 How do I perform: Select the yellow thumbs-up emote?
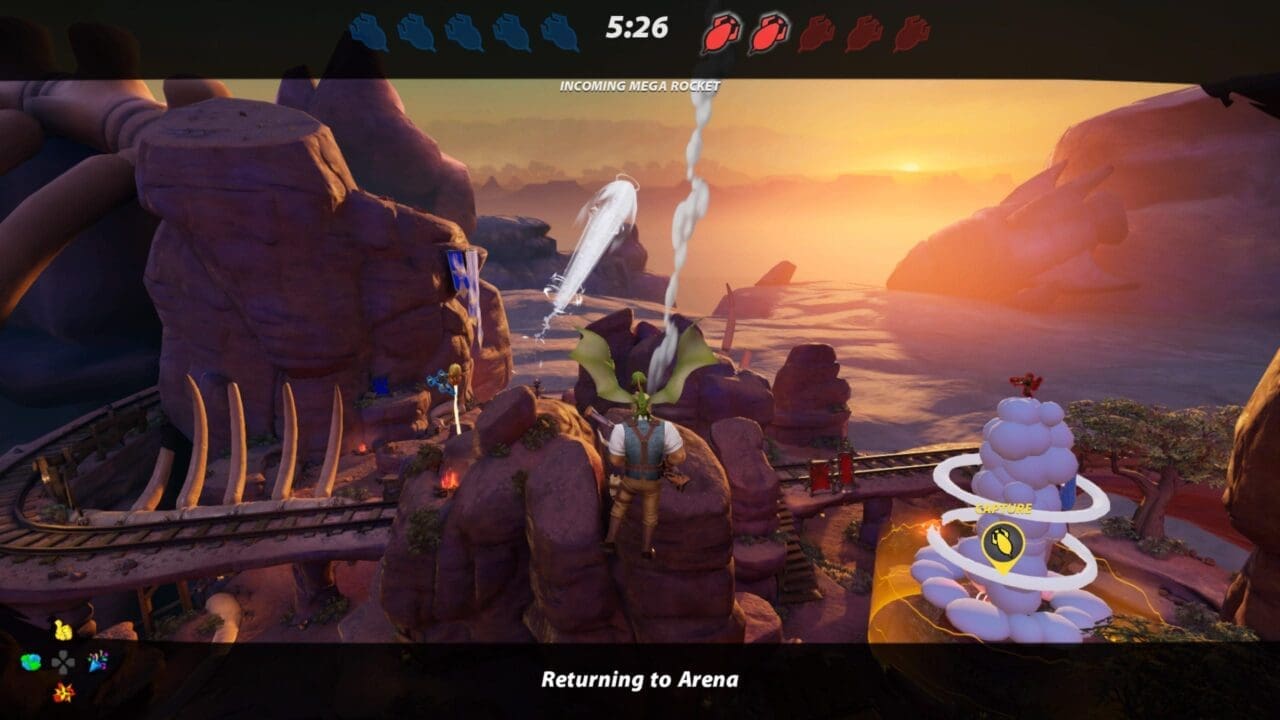point(63,631)
